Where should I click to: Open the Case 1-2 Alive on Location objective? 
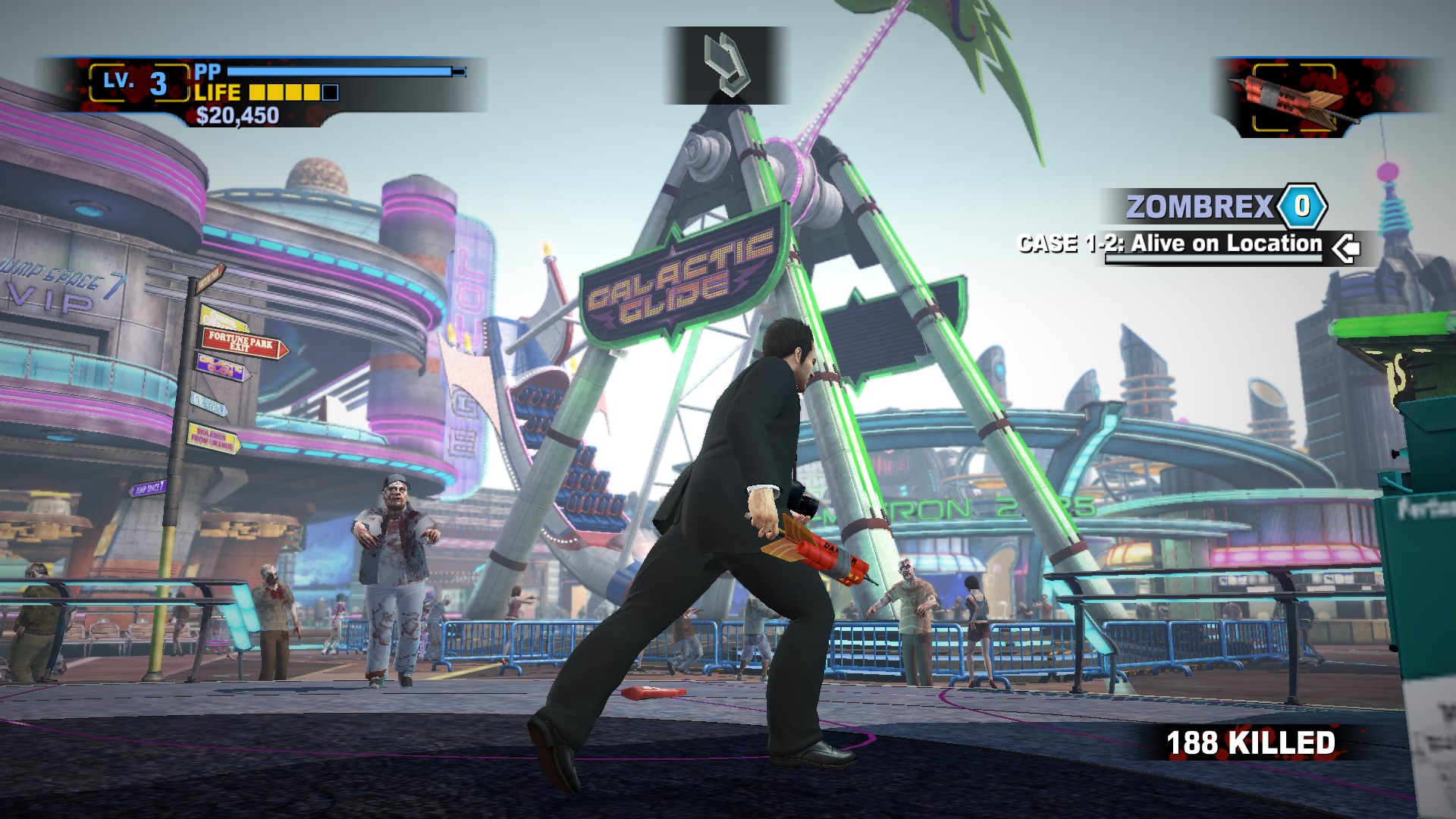pos(1169,244)
